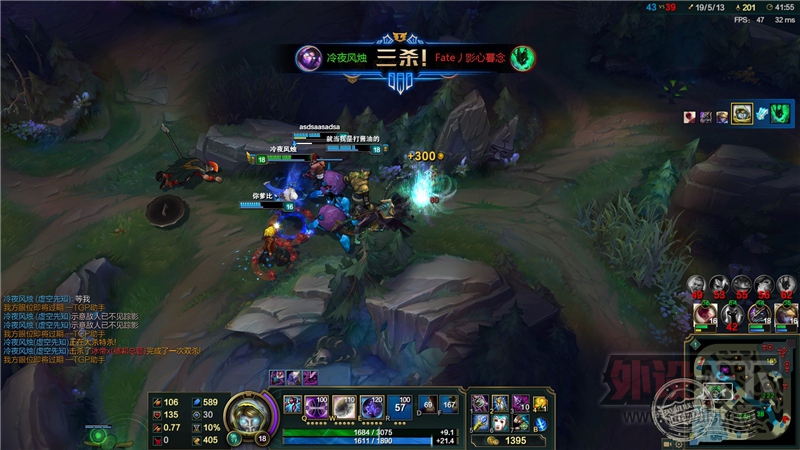Activate the yellow trinket in slot 4
800x450 pixels.
tap(541, 402)
